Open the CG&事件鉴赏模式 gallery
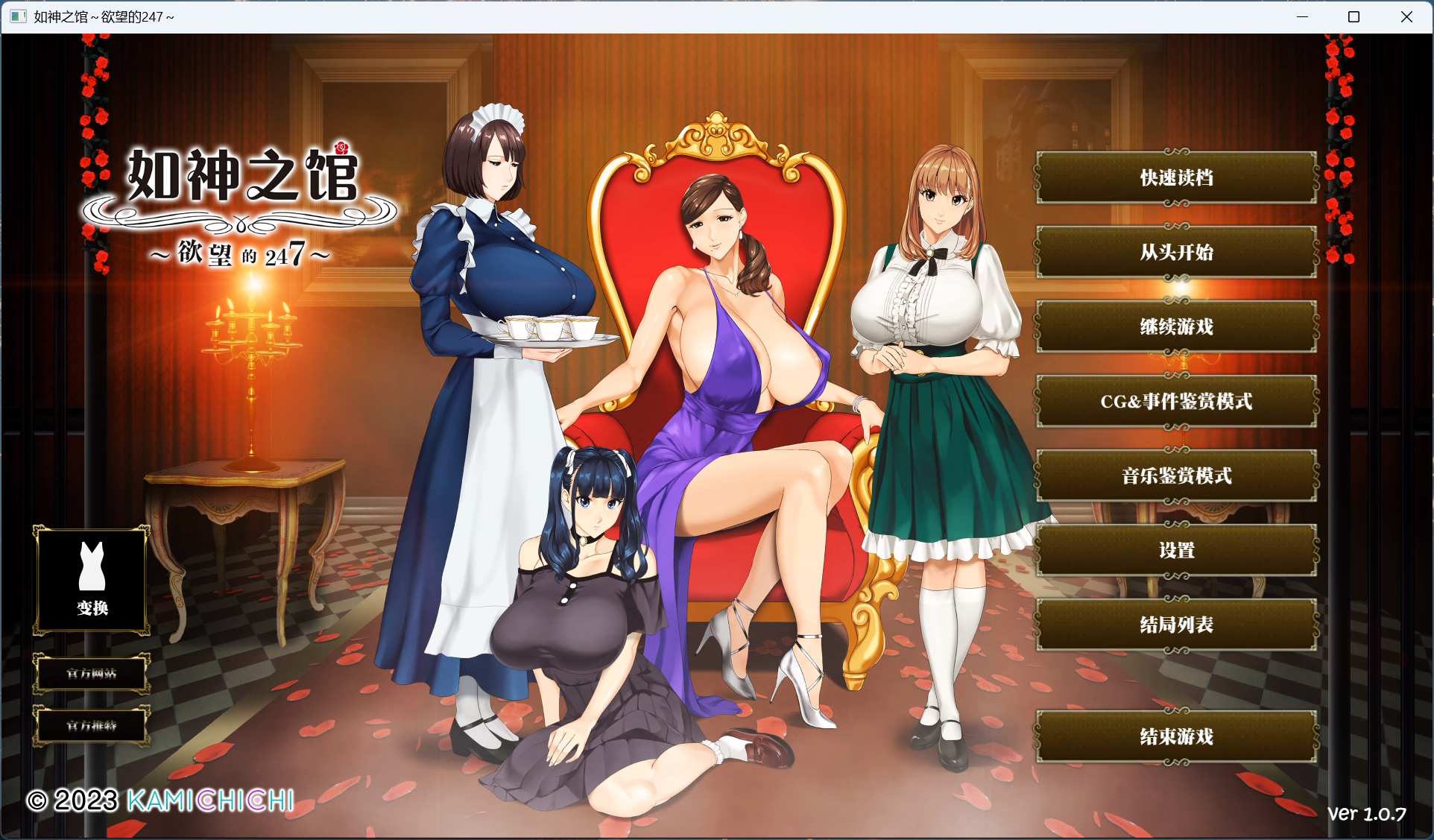Screen dimensions: 1434x840 1176,401
